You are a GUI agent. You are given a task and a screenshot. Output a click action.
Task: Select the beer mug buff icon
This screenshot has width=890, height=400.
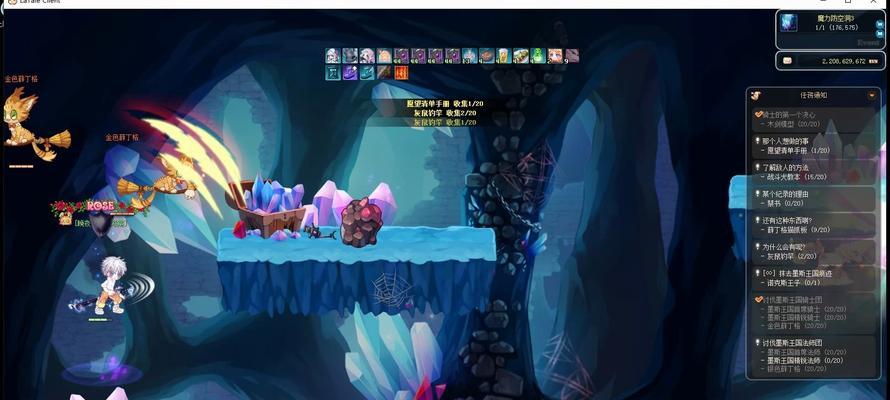(x=503, y=56)
